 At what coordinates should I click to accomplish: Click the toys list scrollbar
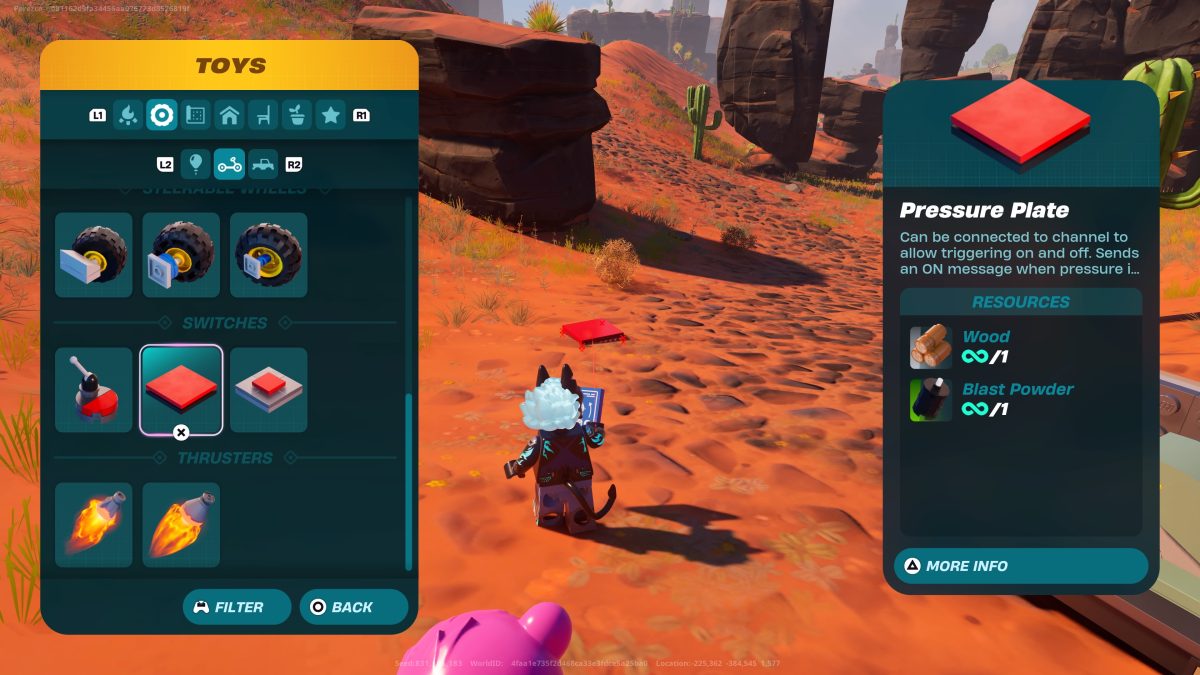coord(408,480)
